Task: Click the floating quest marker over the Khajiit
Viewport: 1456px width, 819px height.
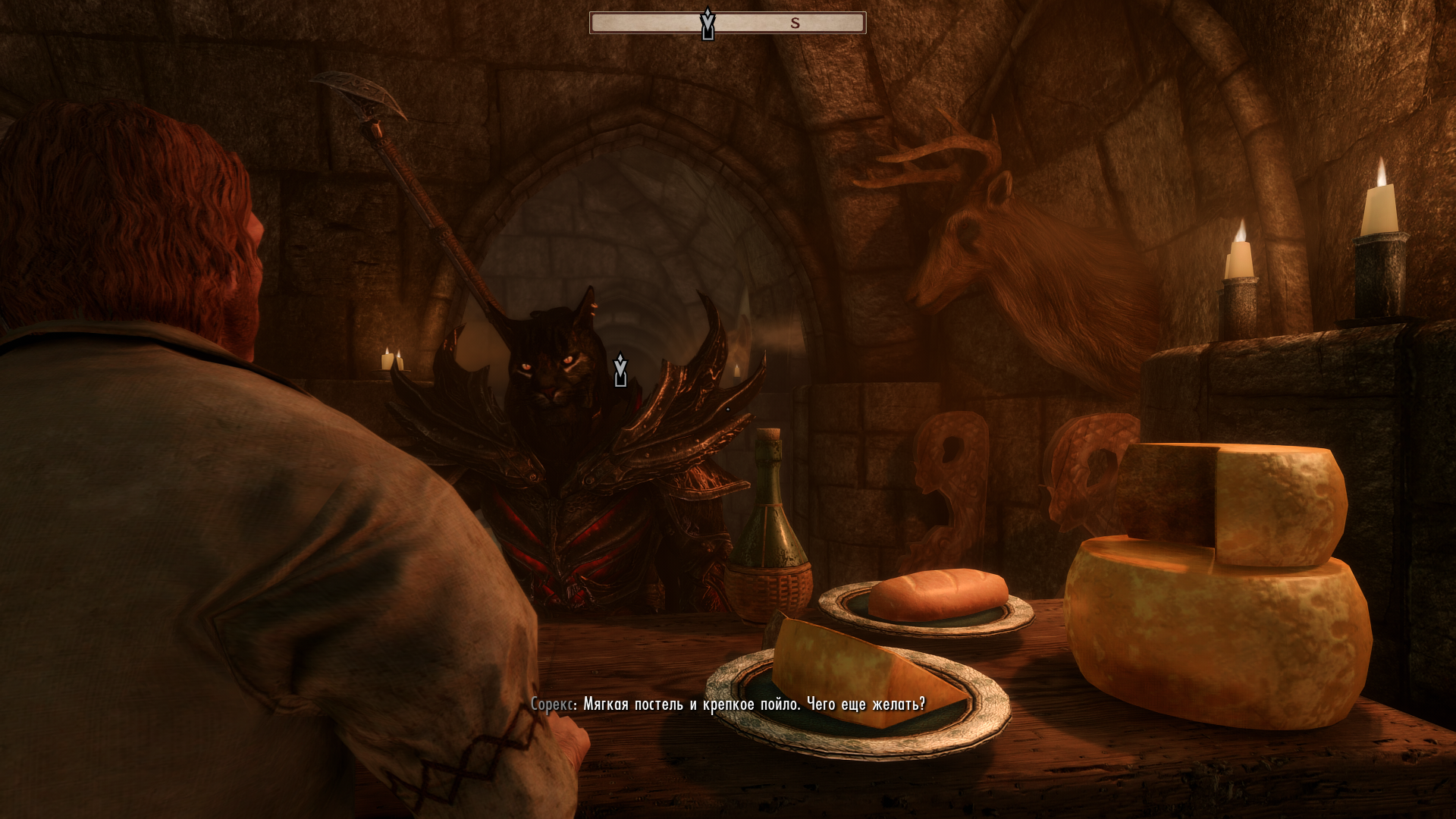Action: point(620,370)
